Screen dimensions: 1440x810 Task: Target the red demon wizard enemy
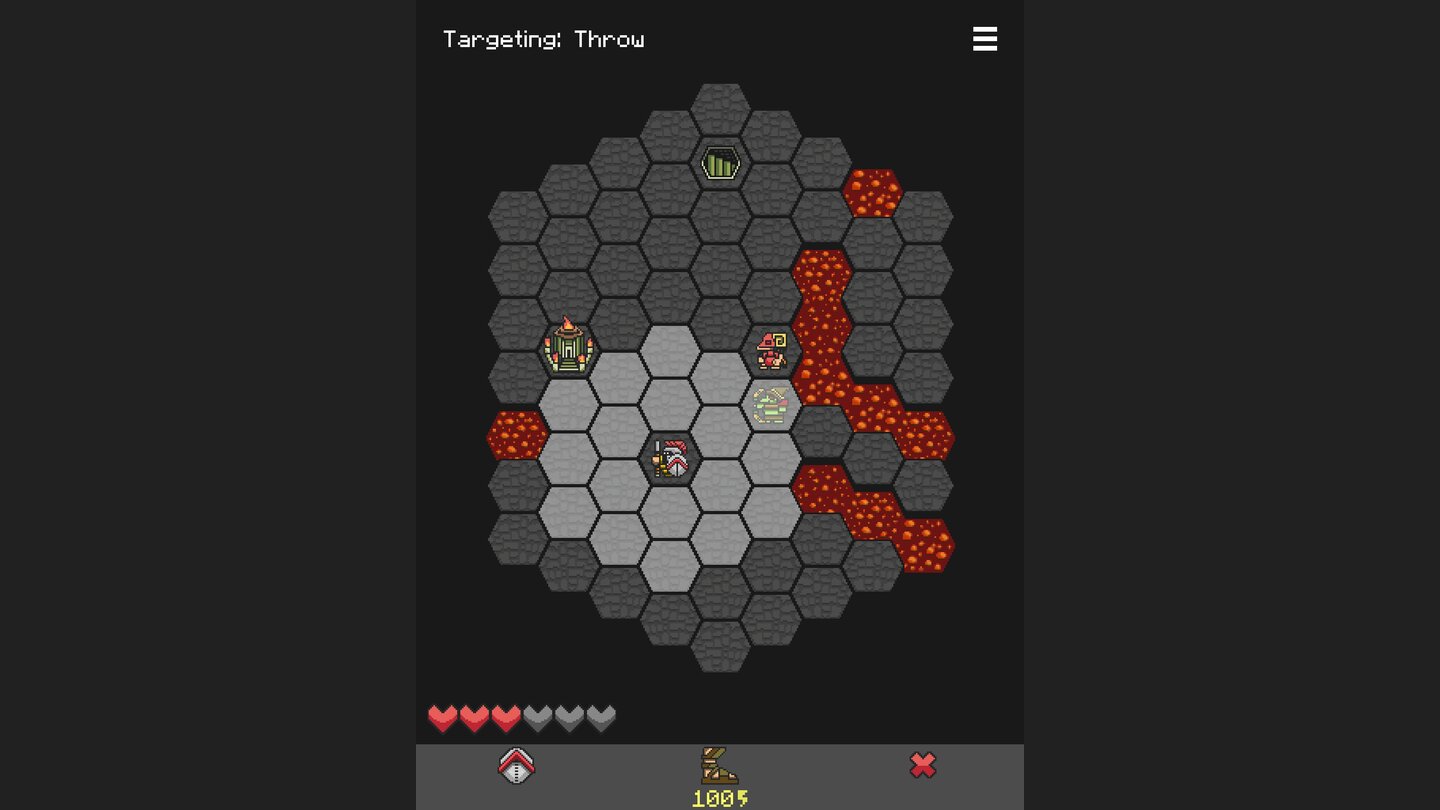pos(771,350)
